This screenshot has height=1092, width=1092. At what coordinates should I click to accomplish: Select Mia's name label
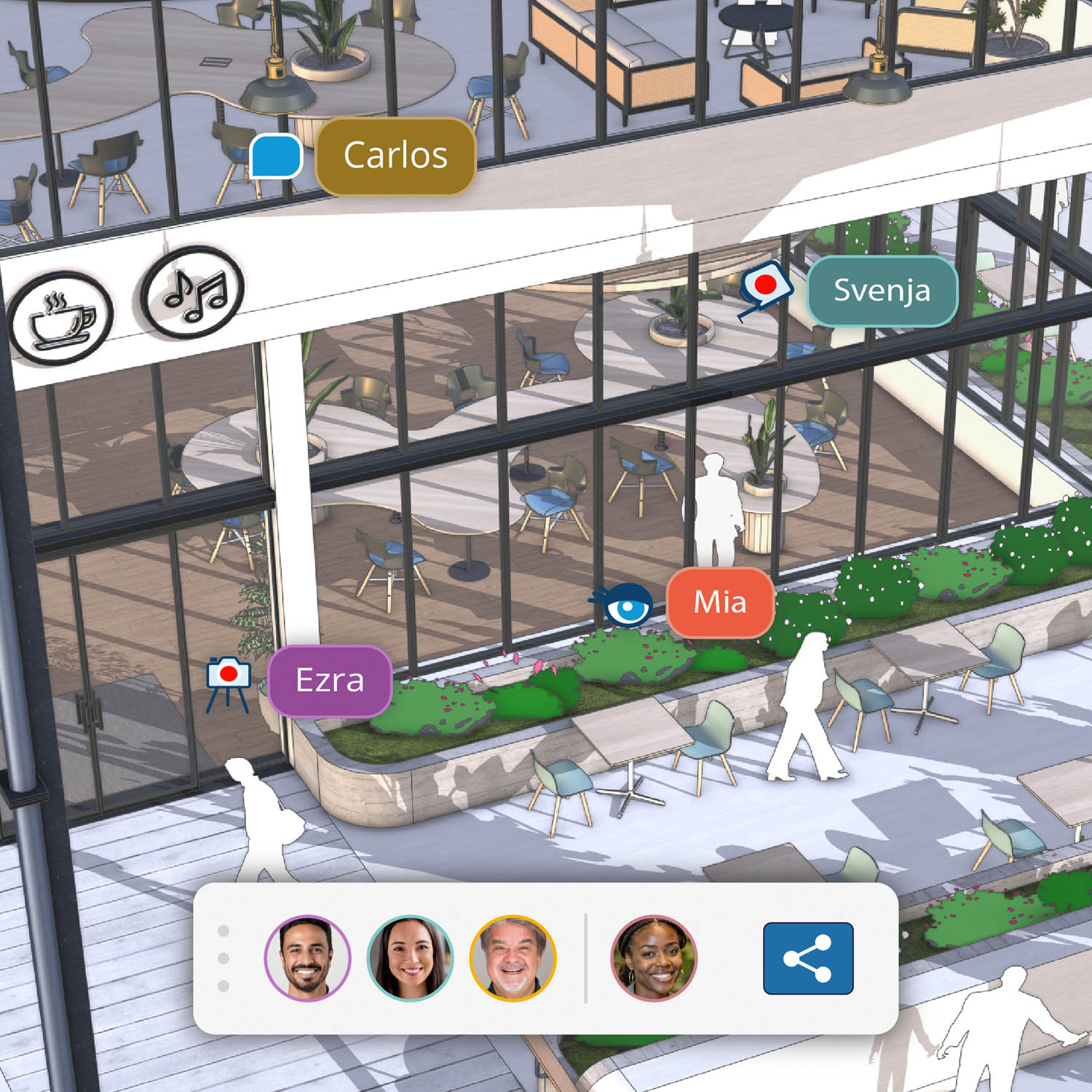(719, 602)
